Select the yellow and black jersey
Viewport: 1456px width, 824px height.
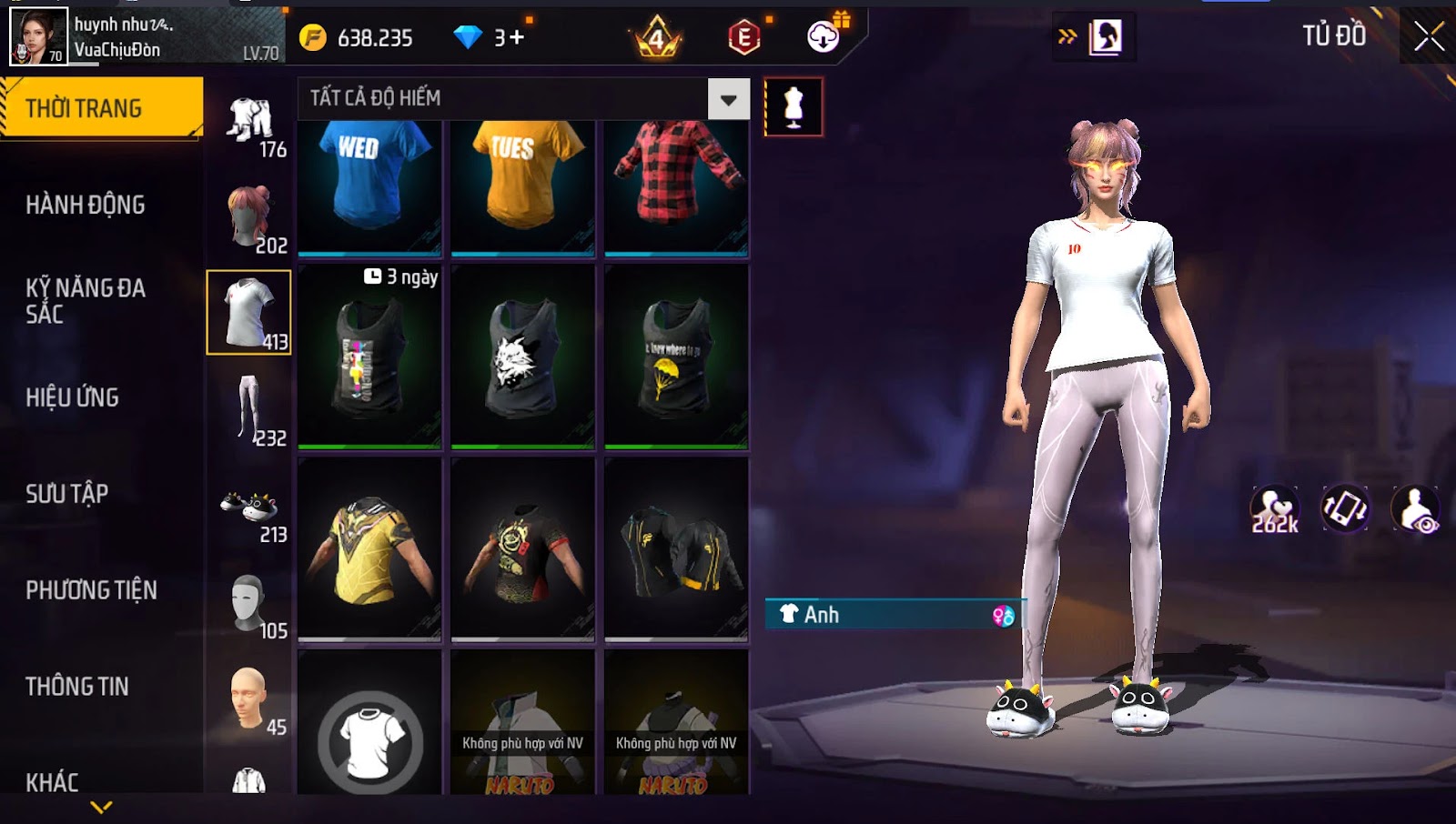click(369, 548)
